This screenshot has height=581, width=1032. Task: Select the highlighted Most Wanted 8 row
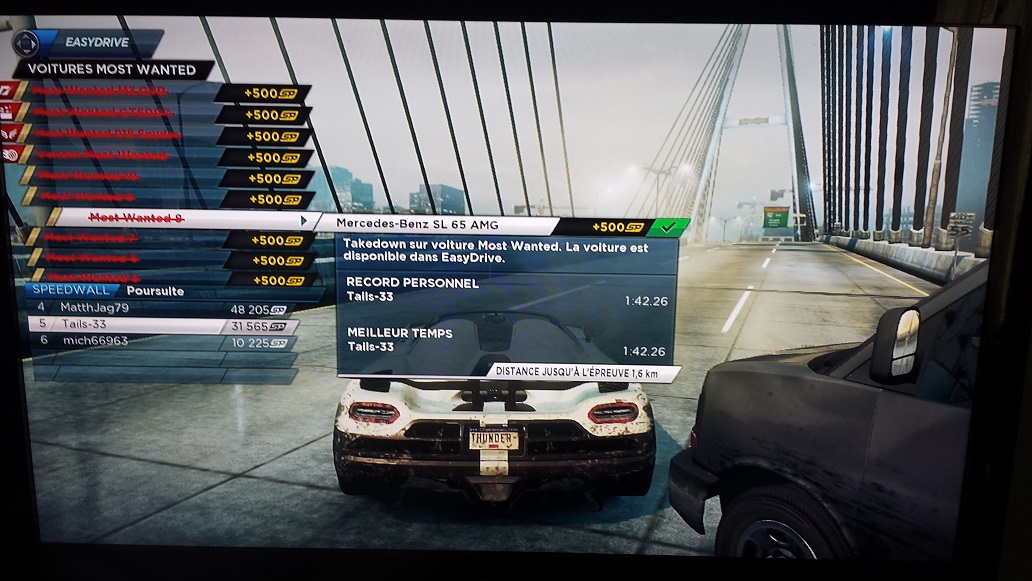click(180, 218)
